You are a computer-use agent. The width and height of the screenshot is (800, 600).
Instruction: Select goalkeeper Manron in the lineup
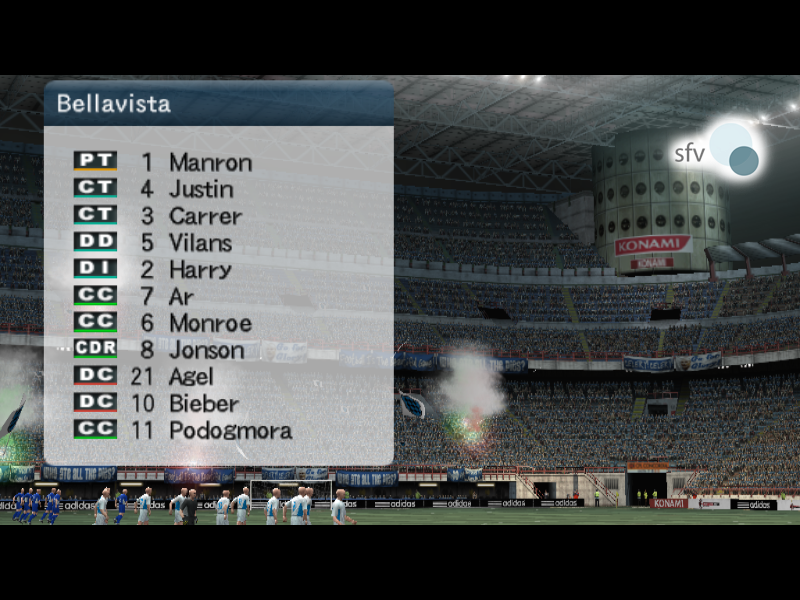pyautogui.click(x=210, y=162)
